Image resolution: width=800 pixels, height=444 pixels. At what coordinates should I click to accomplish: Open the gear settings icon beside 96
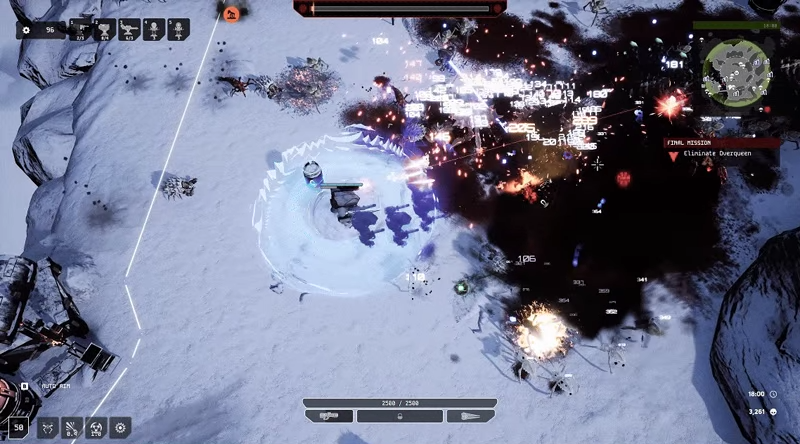tap(26, 30)
